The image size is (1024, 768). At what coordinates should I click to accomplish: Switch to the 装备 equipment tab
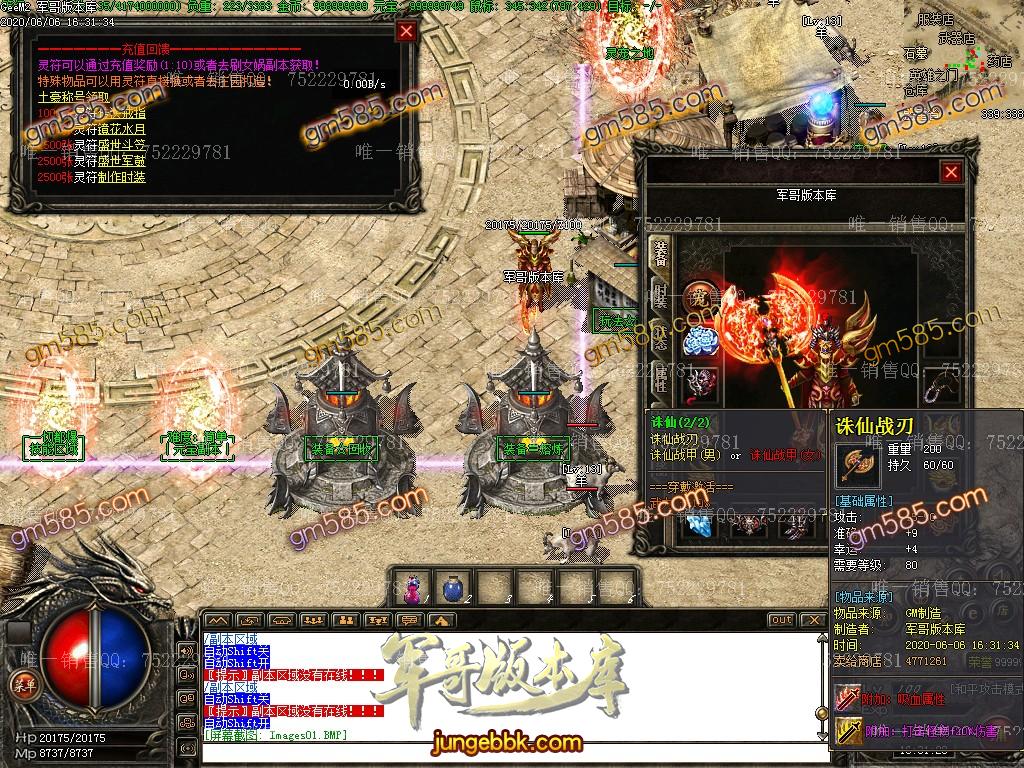click(x=660, y=248)
